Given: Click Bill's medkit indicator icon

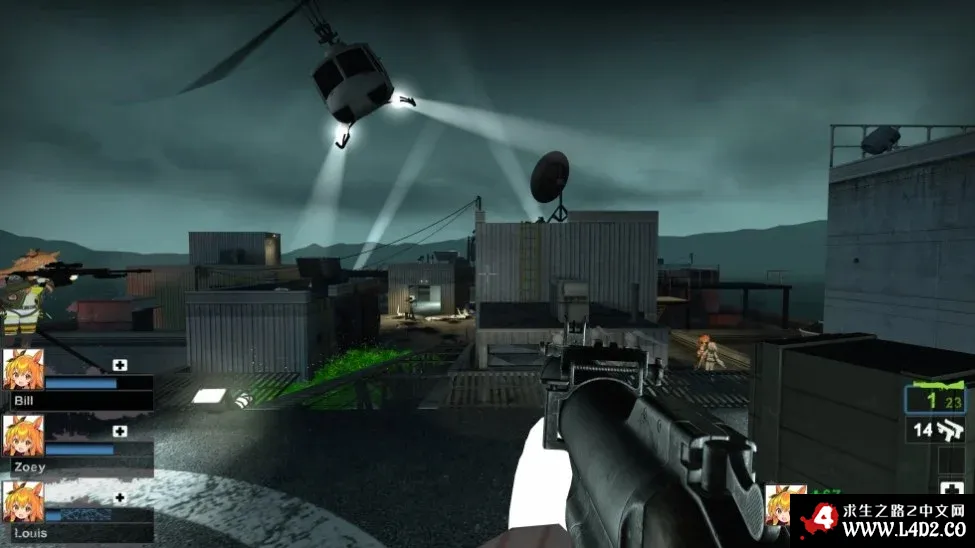Looking at the screenshot, I should pos(120,365).
